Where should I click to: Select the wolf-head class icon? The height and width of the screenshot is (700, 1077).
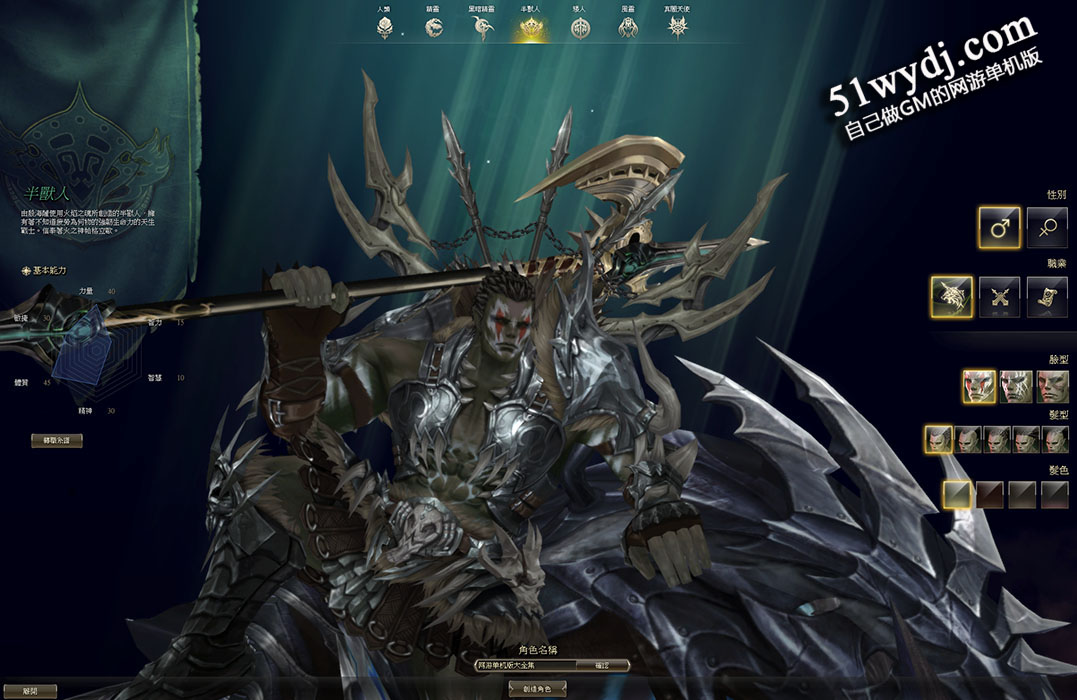[x=951, y=297]
